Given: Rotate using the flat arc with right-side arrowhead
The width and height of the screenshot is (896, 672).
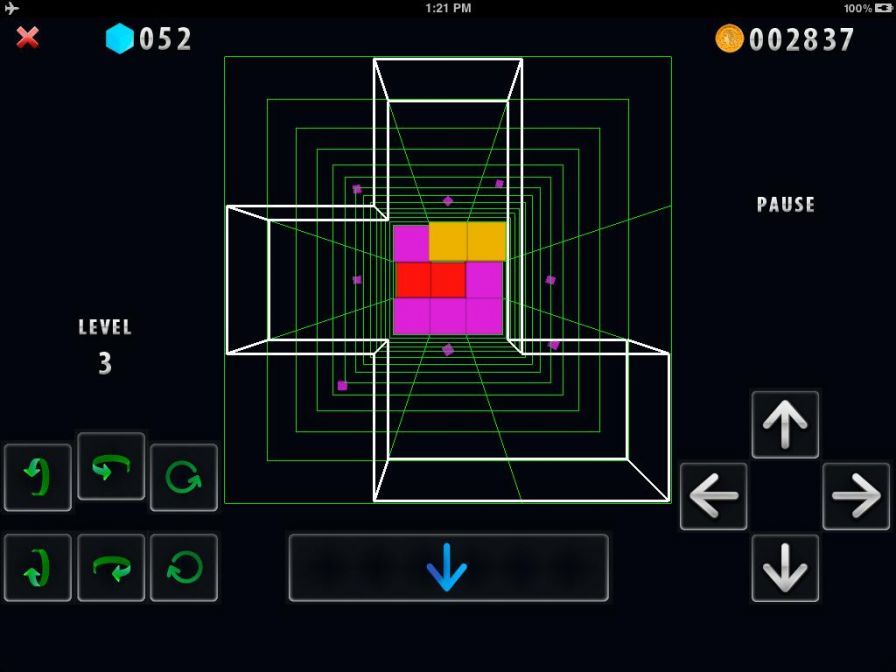Looking at the screenshot, I should [x=111, y=568].
